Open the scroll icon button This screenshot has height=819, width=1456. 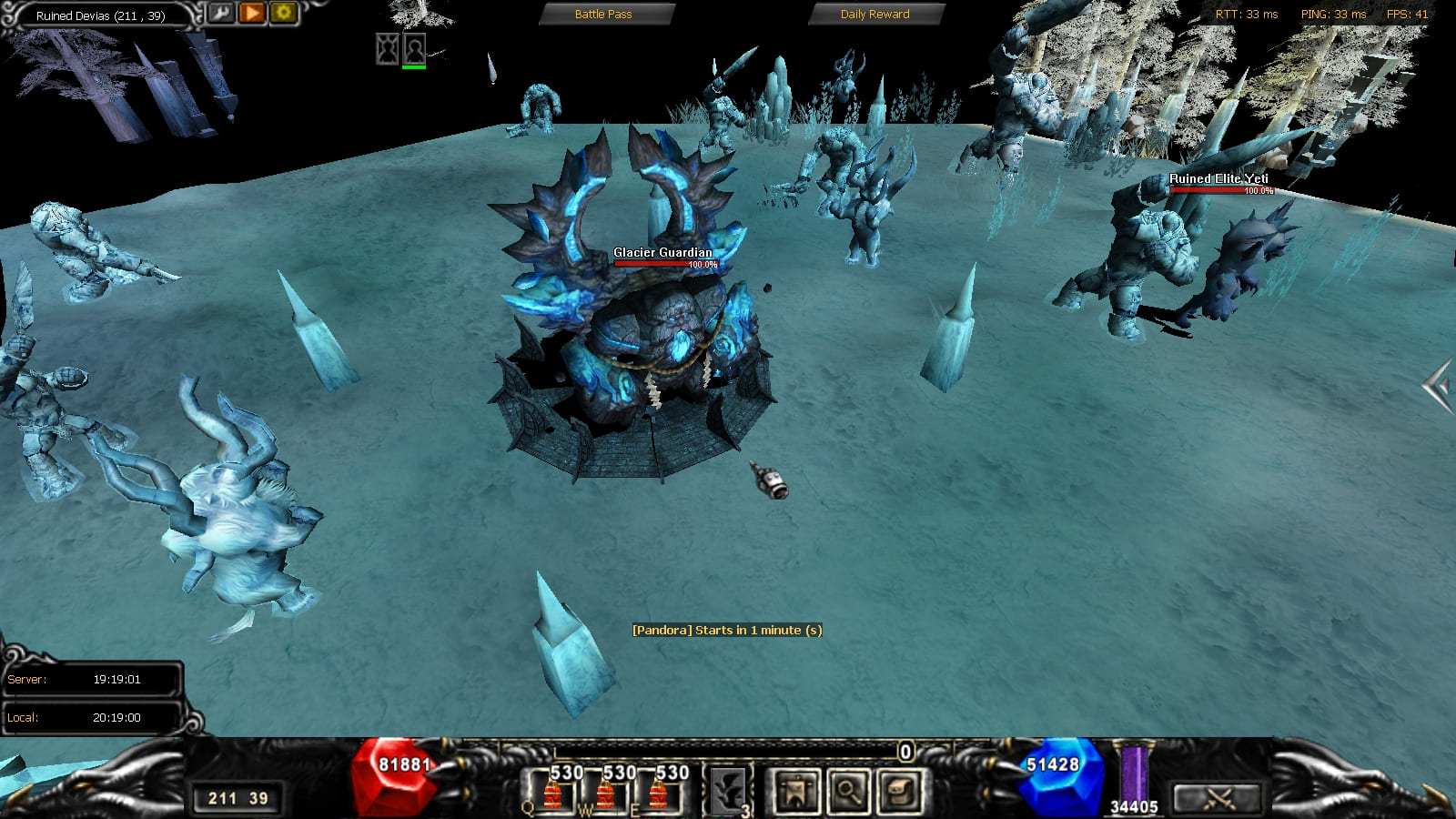901,791
